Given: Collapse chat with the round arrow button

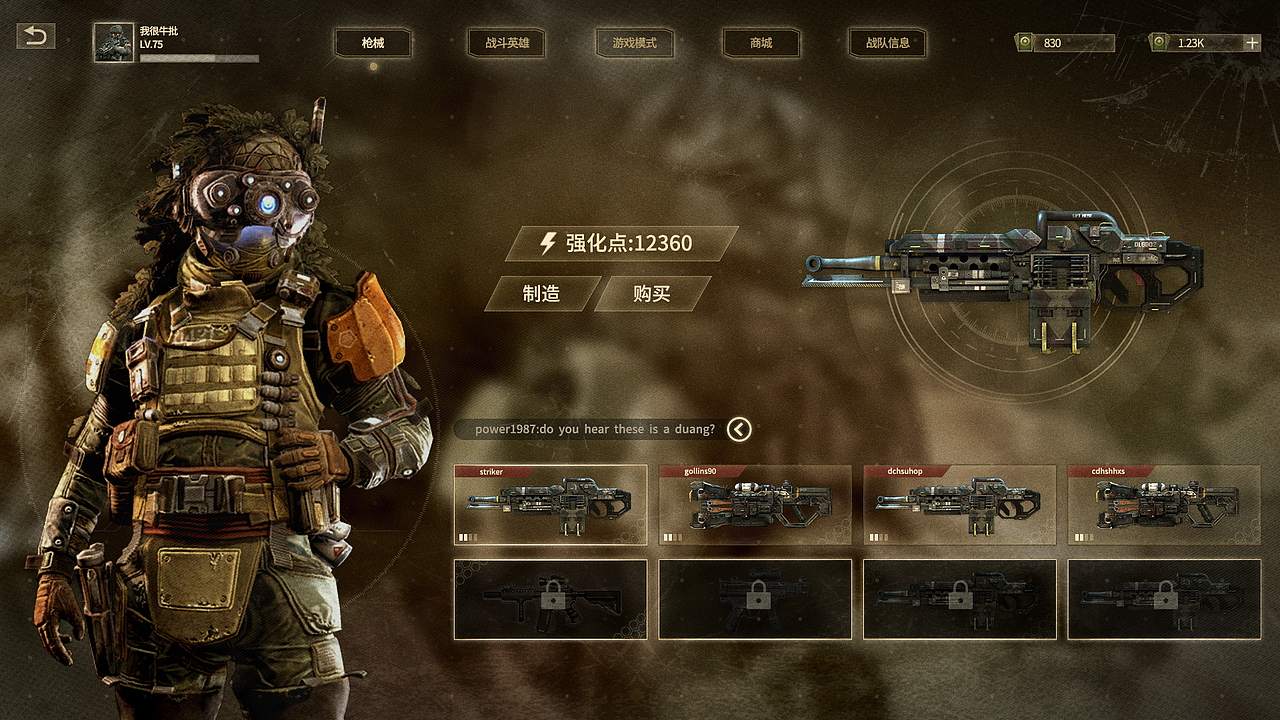Looking at the screenshot, I should [739, 429].
